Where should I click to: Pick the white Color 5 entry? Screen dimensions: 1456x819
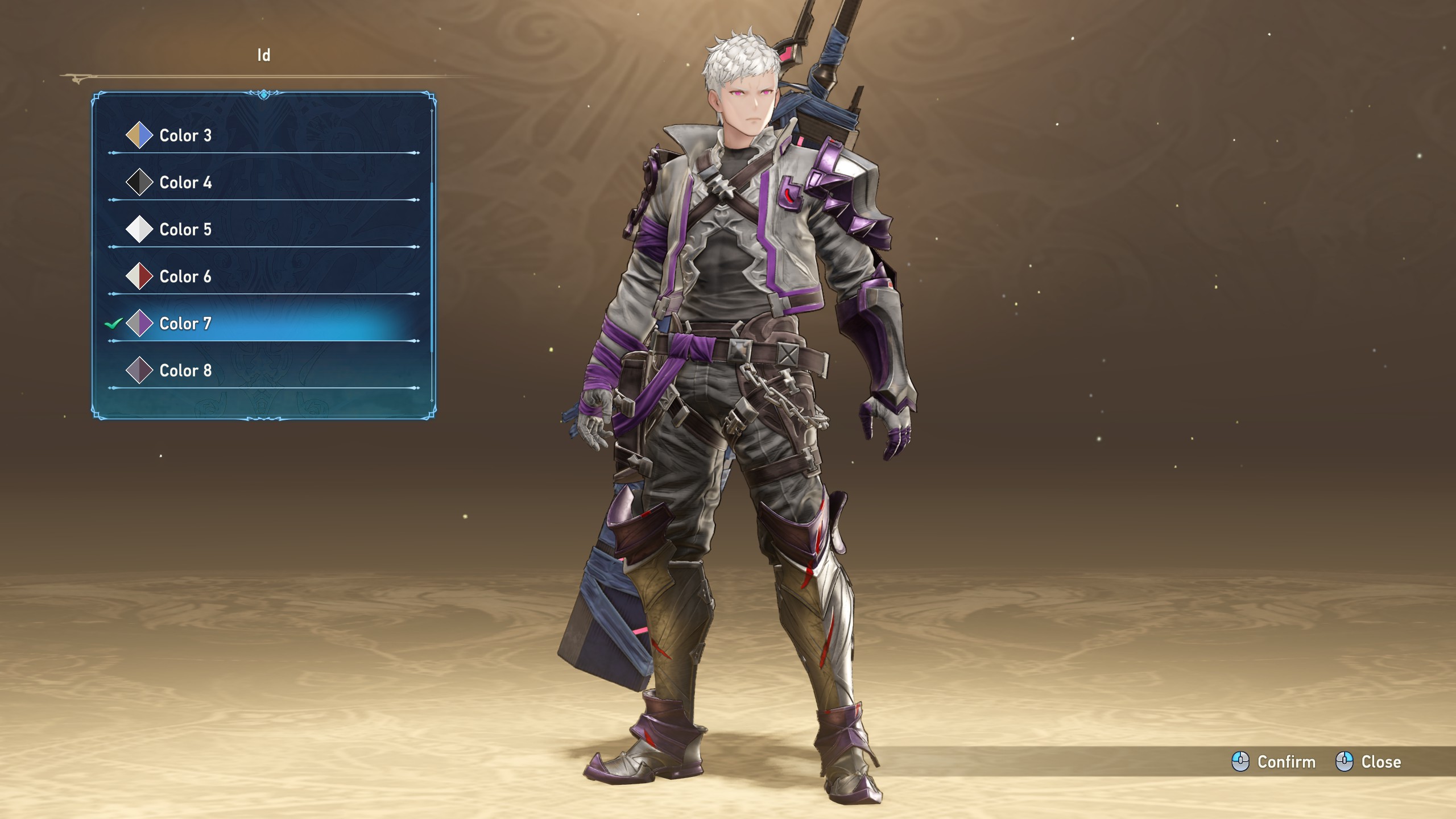(185, 230)
